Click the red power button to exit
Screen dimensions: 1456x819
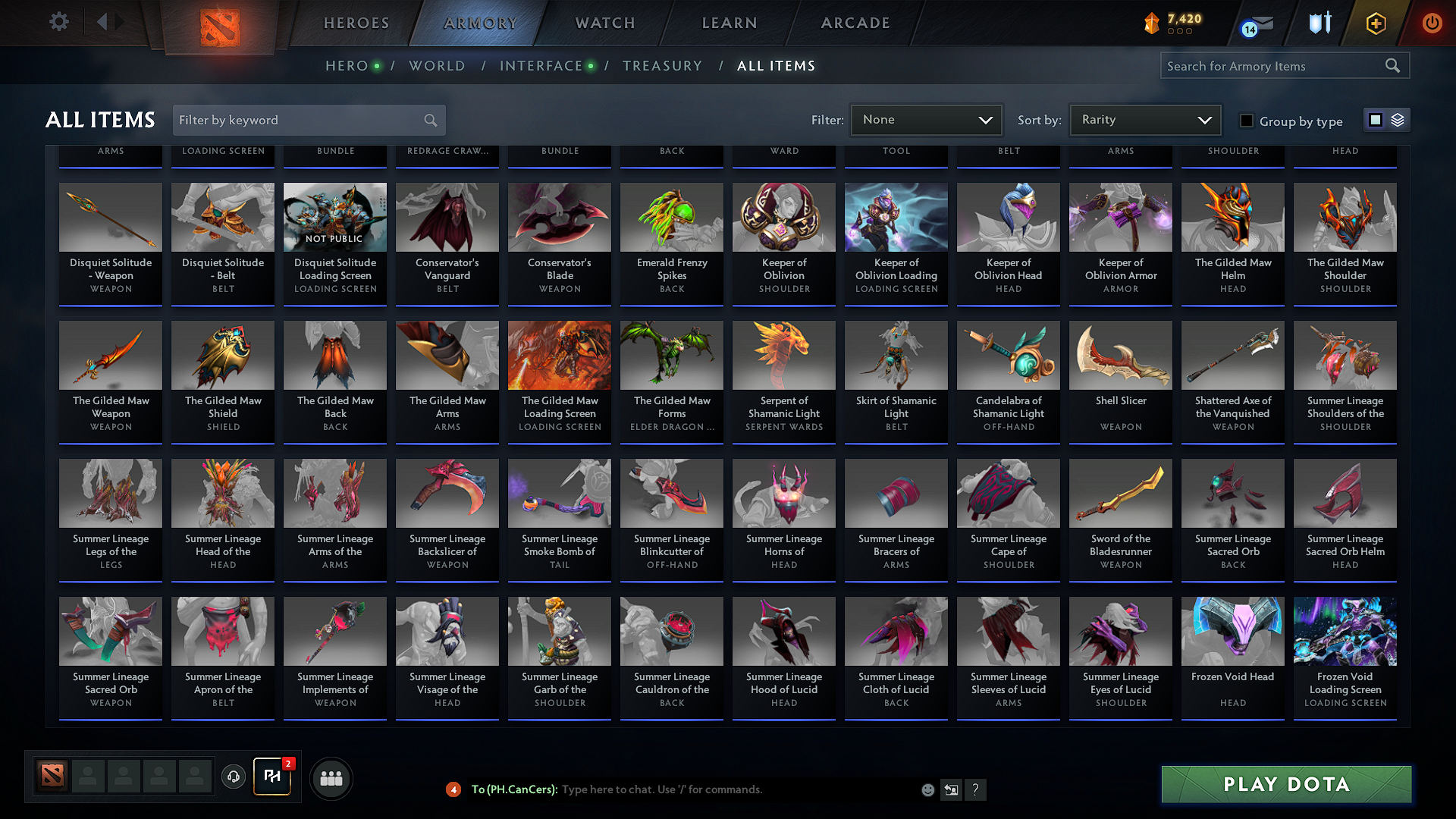1432,23
